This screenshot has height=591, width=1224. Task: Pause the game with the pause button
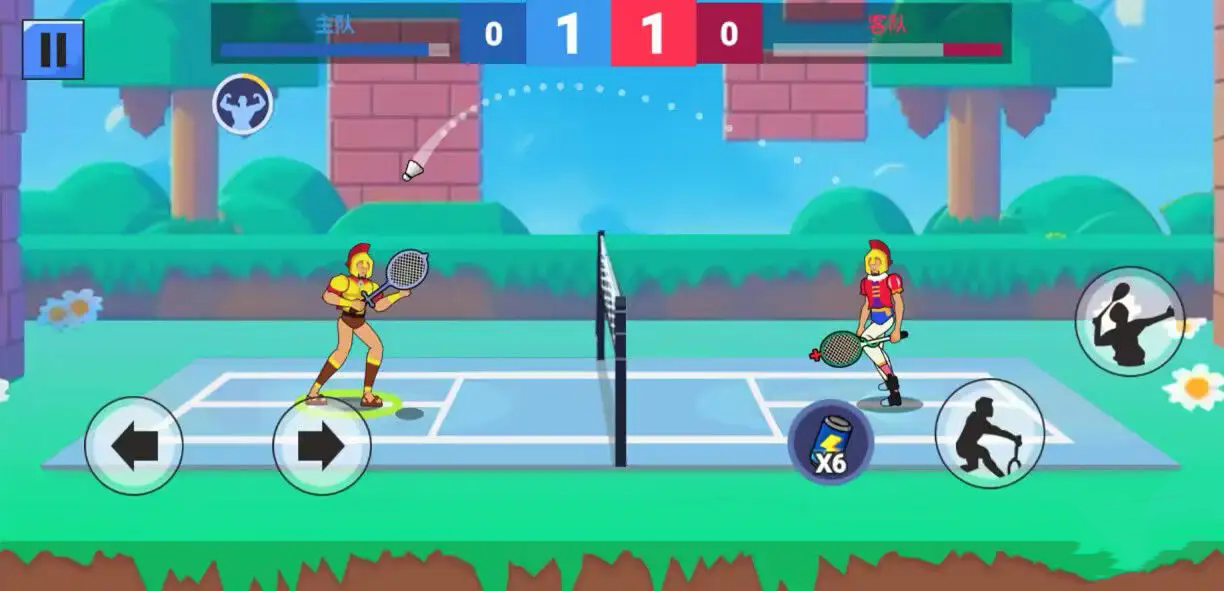(53, 49)
